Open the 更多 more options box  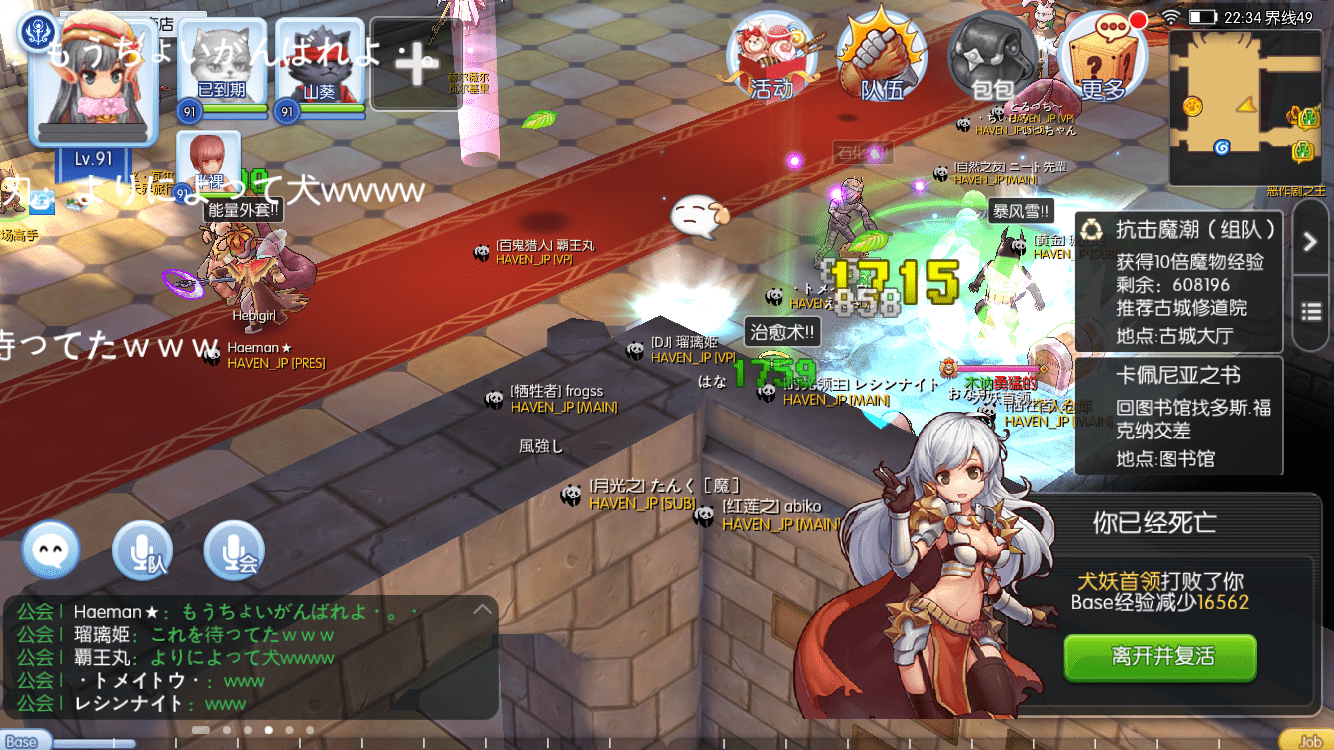click(x=1103, y=56)
